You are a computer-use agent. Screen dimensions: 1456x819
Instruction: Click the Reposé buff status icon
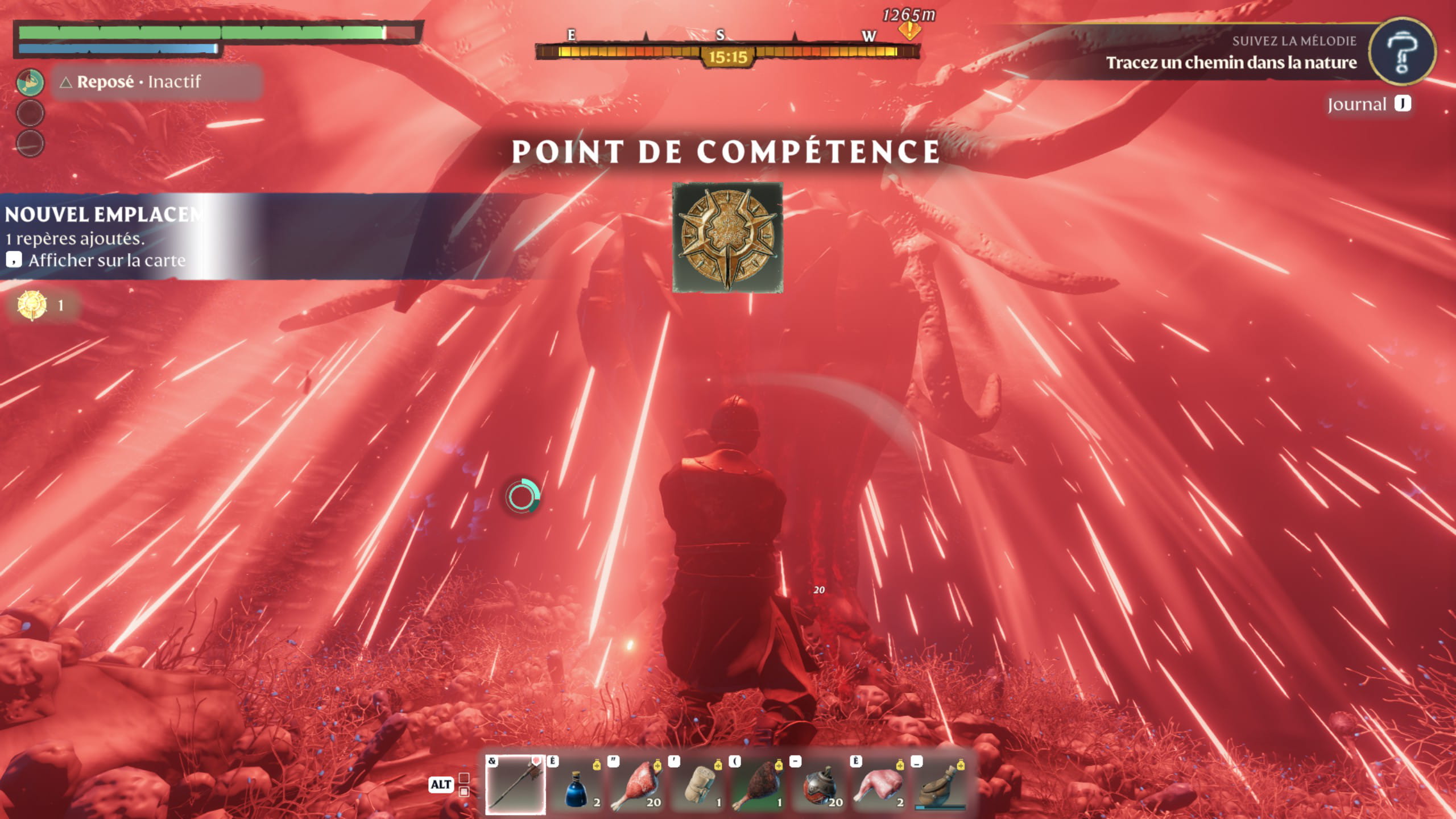click(x=30, y=82)
